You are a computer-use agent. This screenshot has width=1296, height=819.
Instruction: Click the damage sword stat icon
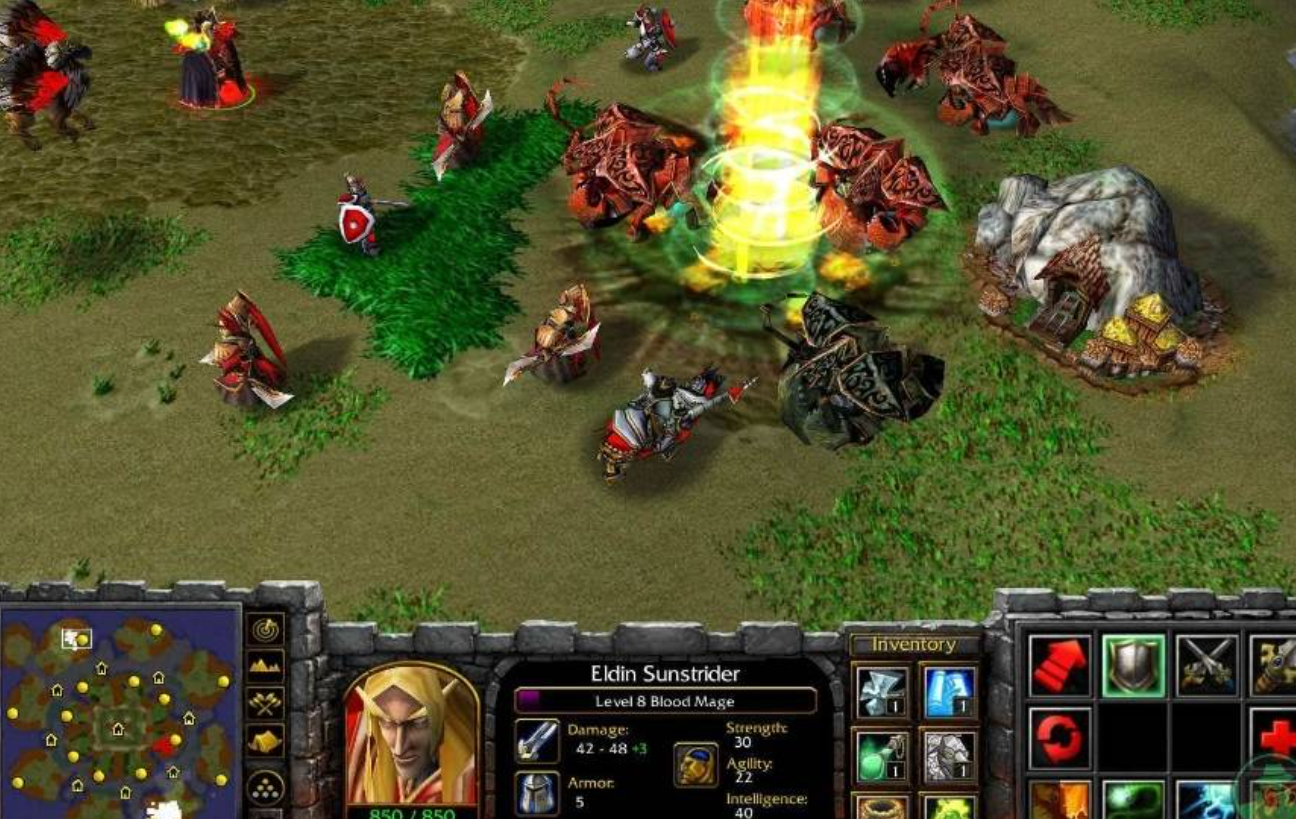[537, 741]
